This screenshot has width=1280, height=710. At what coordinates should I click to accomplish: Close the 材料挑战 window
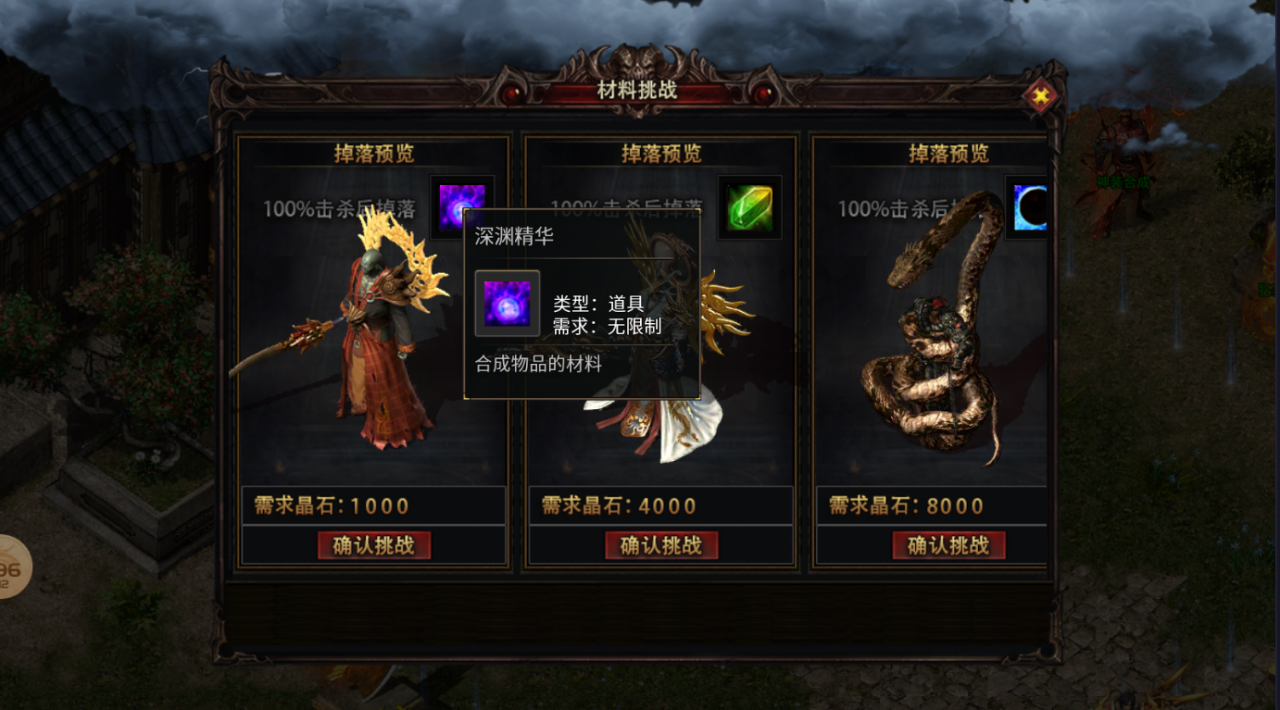[x=1040, y=97]
